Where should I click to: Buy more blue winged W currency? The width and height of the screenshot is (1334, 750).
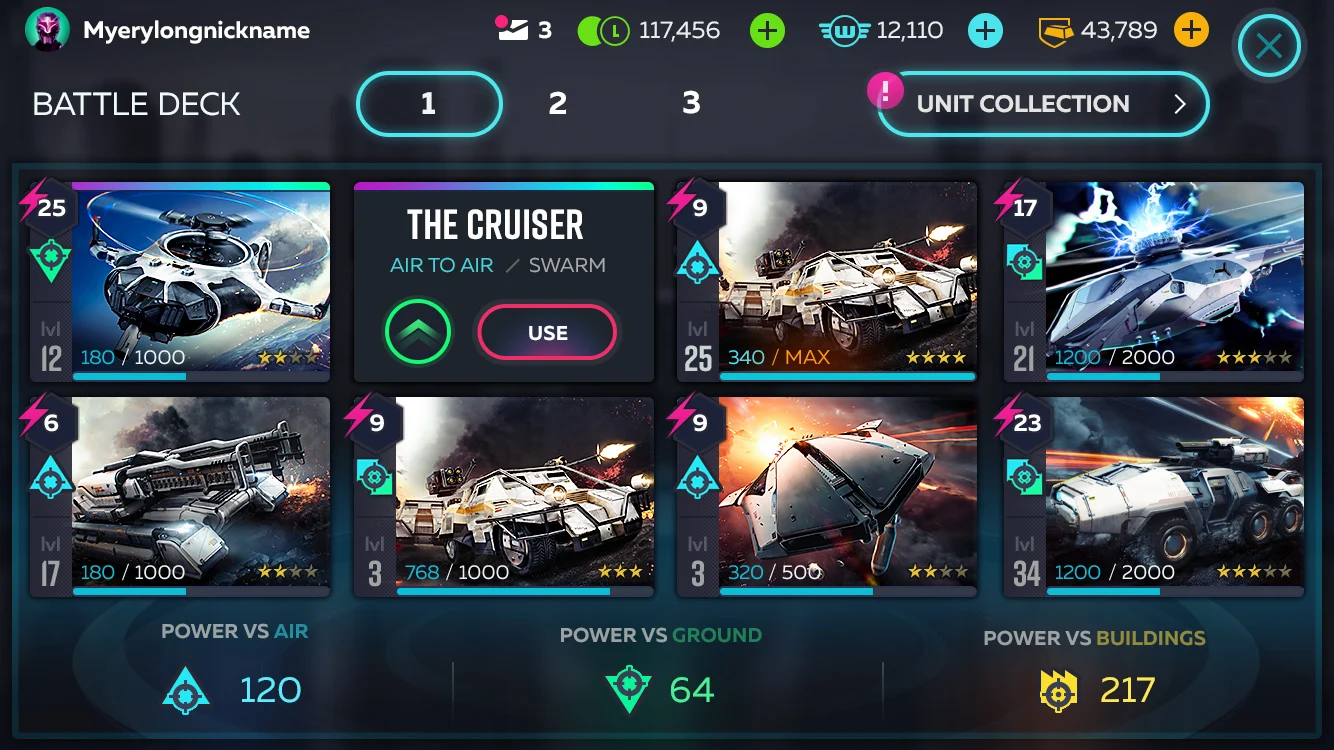(985, 31)
